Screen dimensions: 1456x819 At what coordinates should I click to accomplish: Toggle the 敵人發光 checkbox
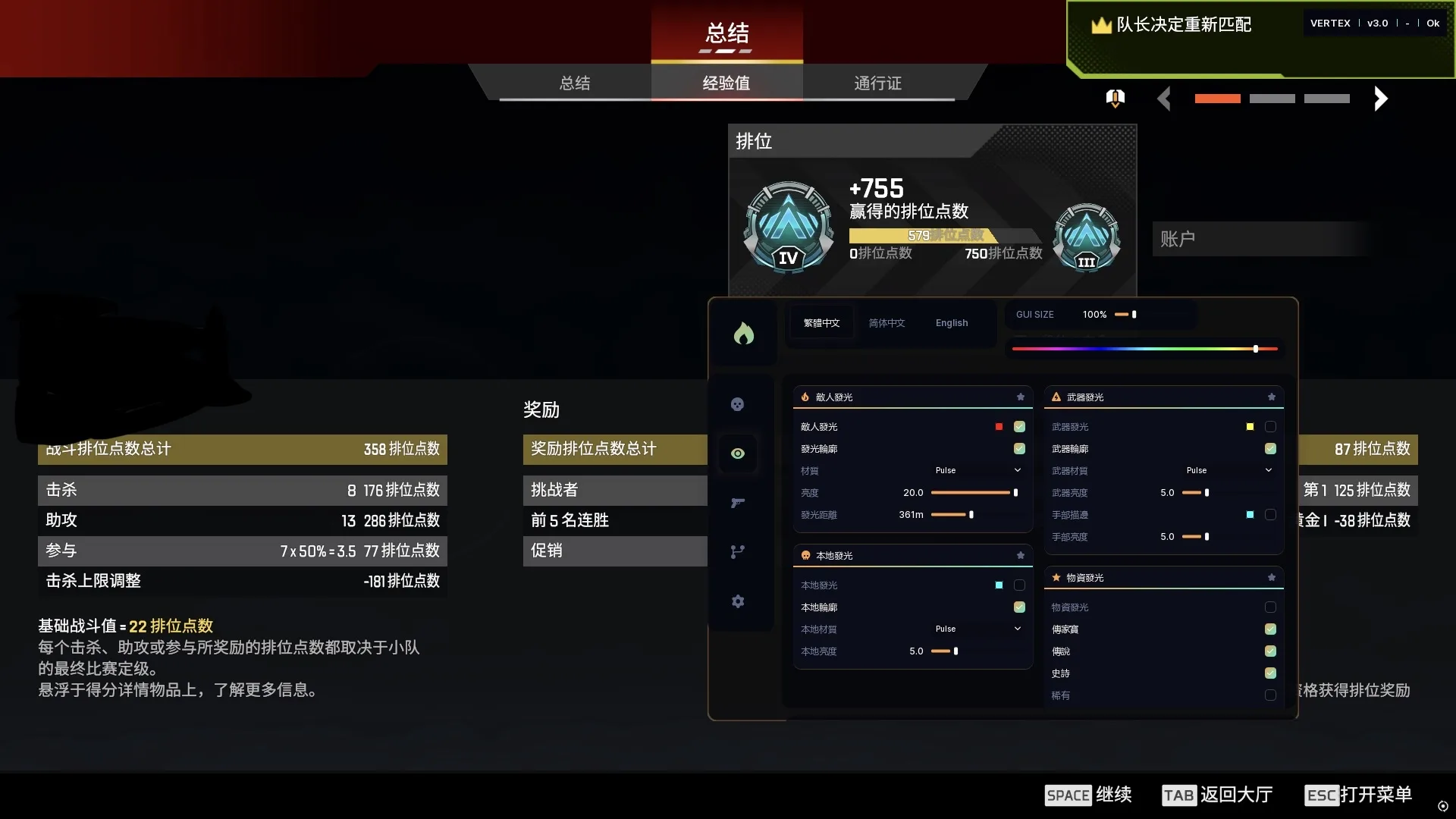(1019, 427)
